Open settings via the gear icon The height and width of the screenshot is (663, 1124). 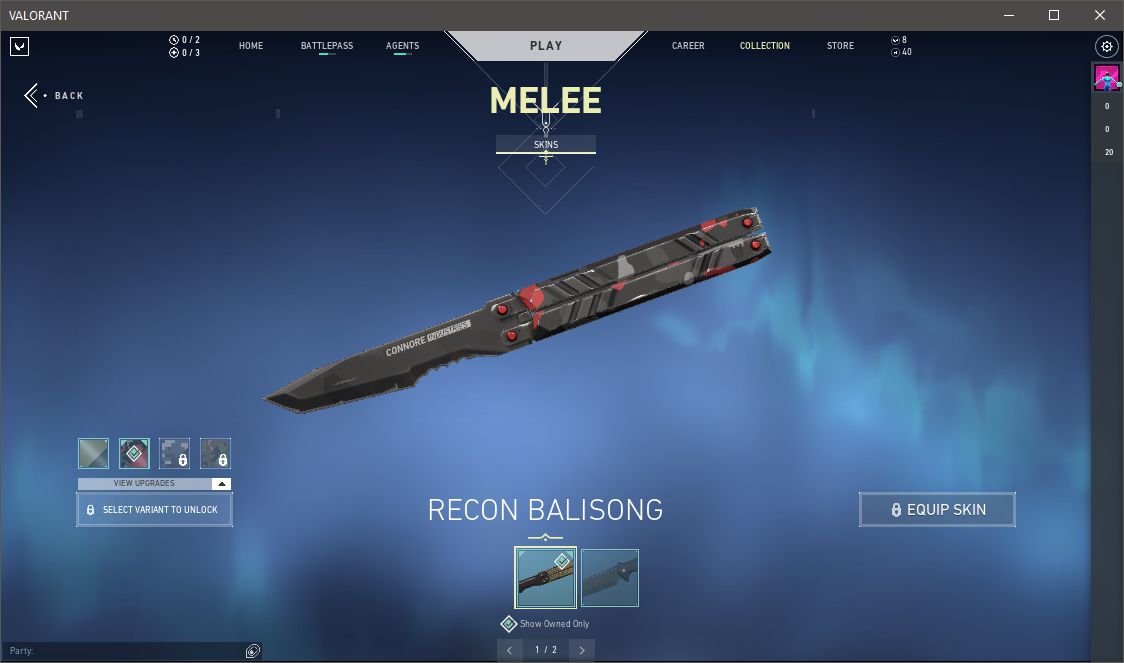[1107, 46]
